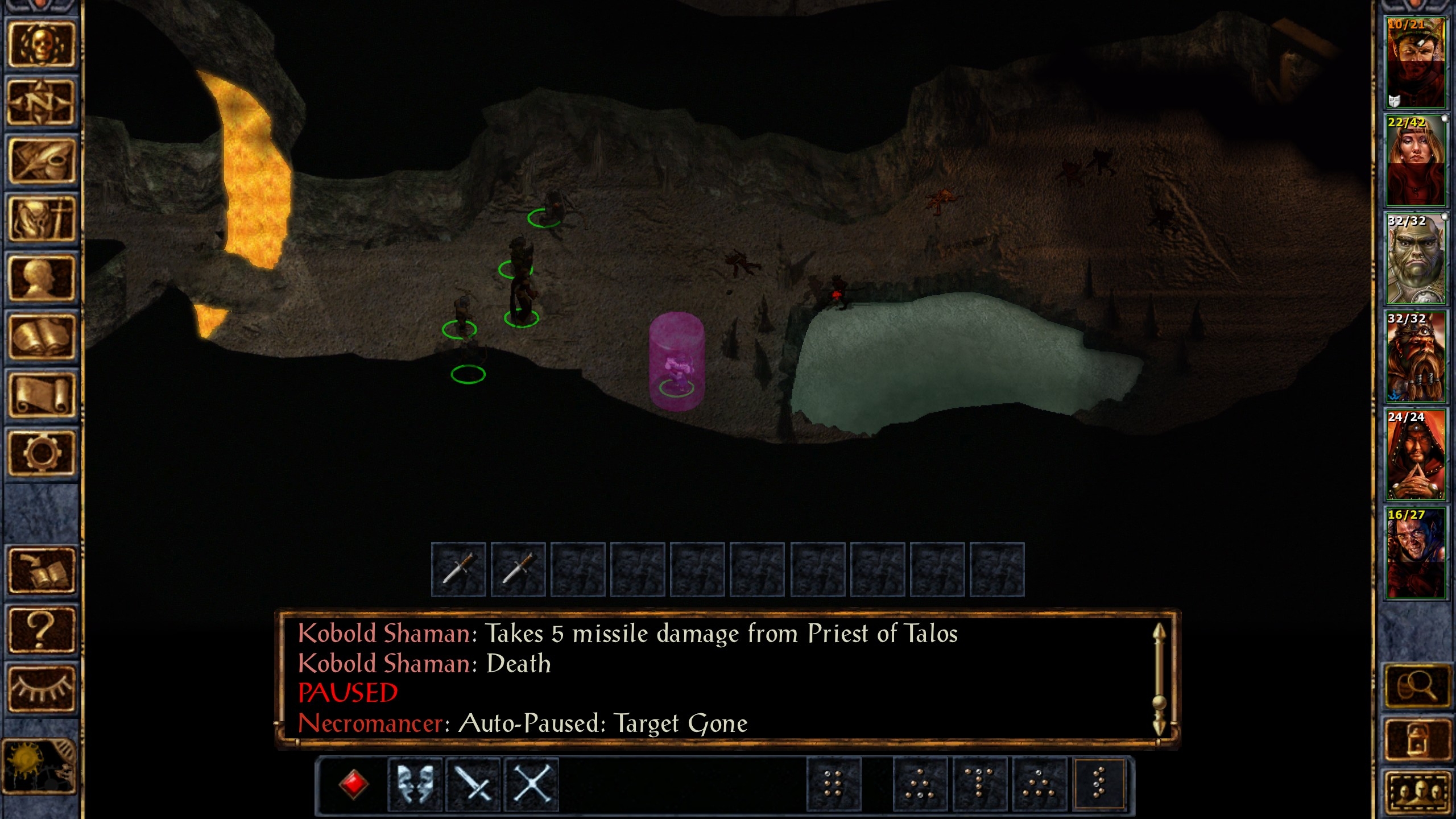Select the half-orc portrait with 32/32 health

click(x=1416, y=259)
